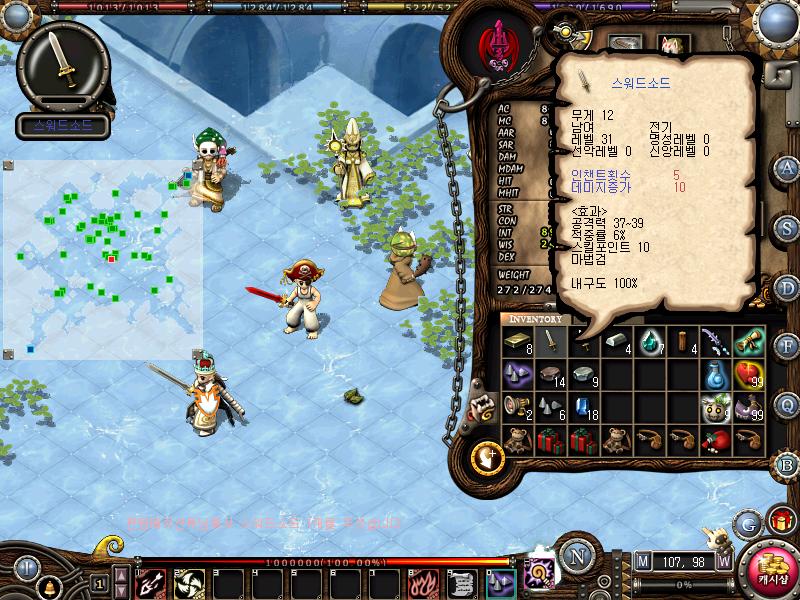Select the sword item in inventory
Image resolution: width=800 pixels, height=600 pixels.
(549, 342)
